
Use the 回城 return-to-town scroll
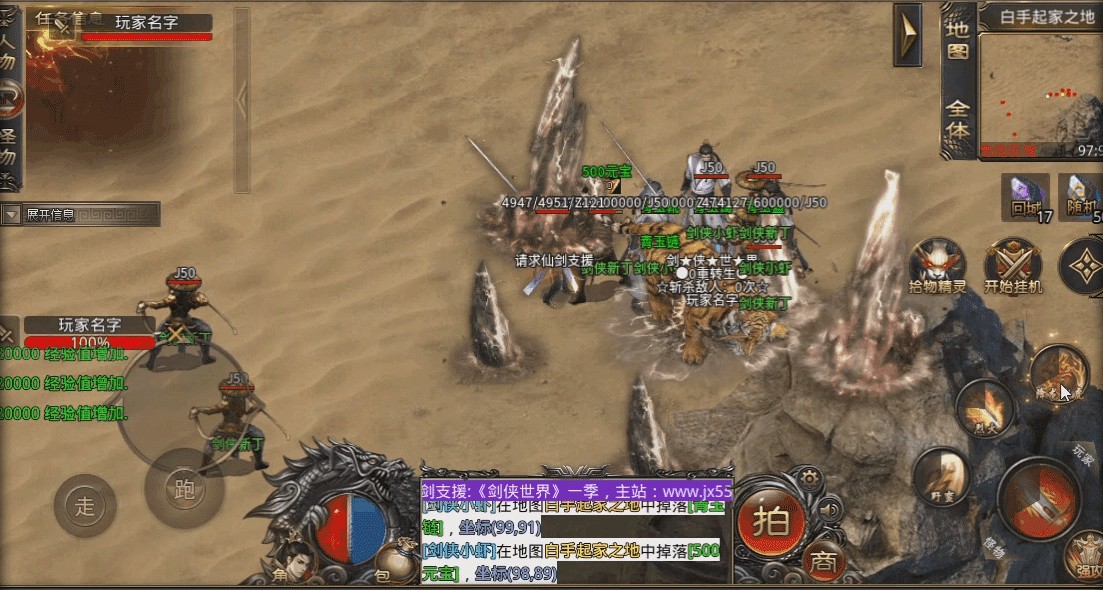(x=1025, y=197)
